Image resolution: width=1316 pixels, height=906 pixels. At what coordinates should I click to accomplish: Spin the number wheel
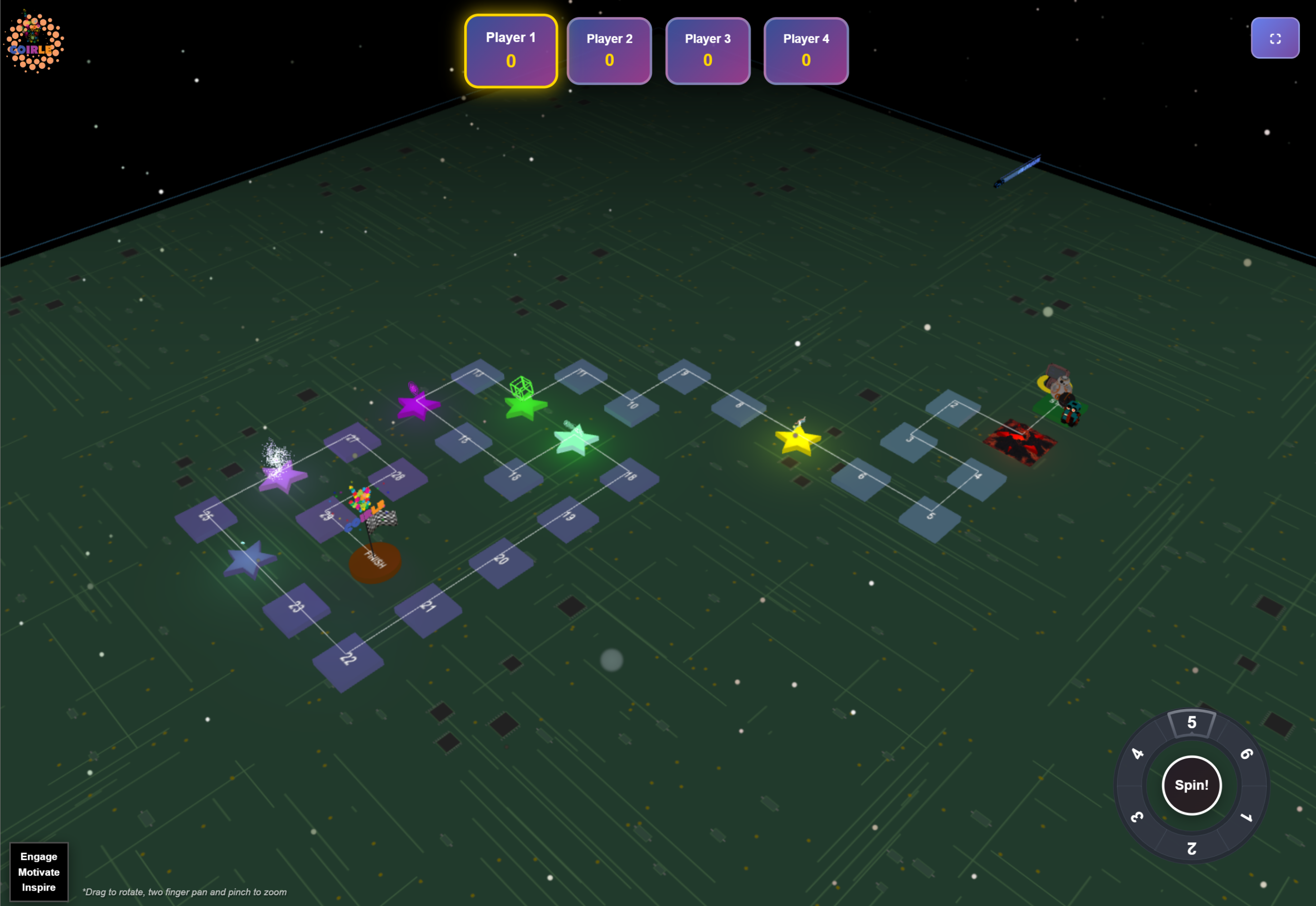click(x=1191, y=785)
